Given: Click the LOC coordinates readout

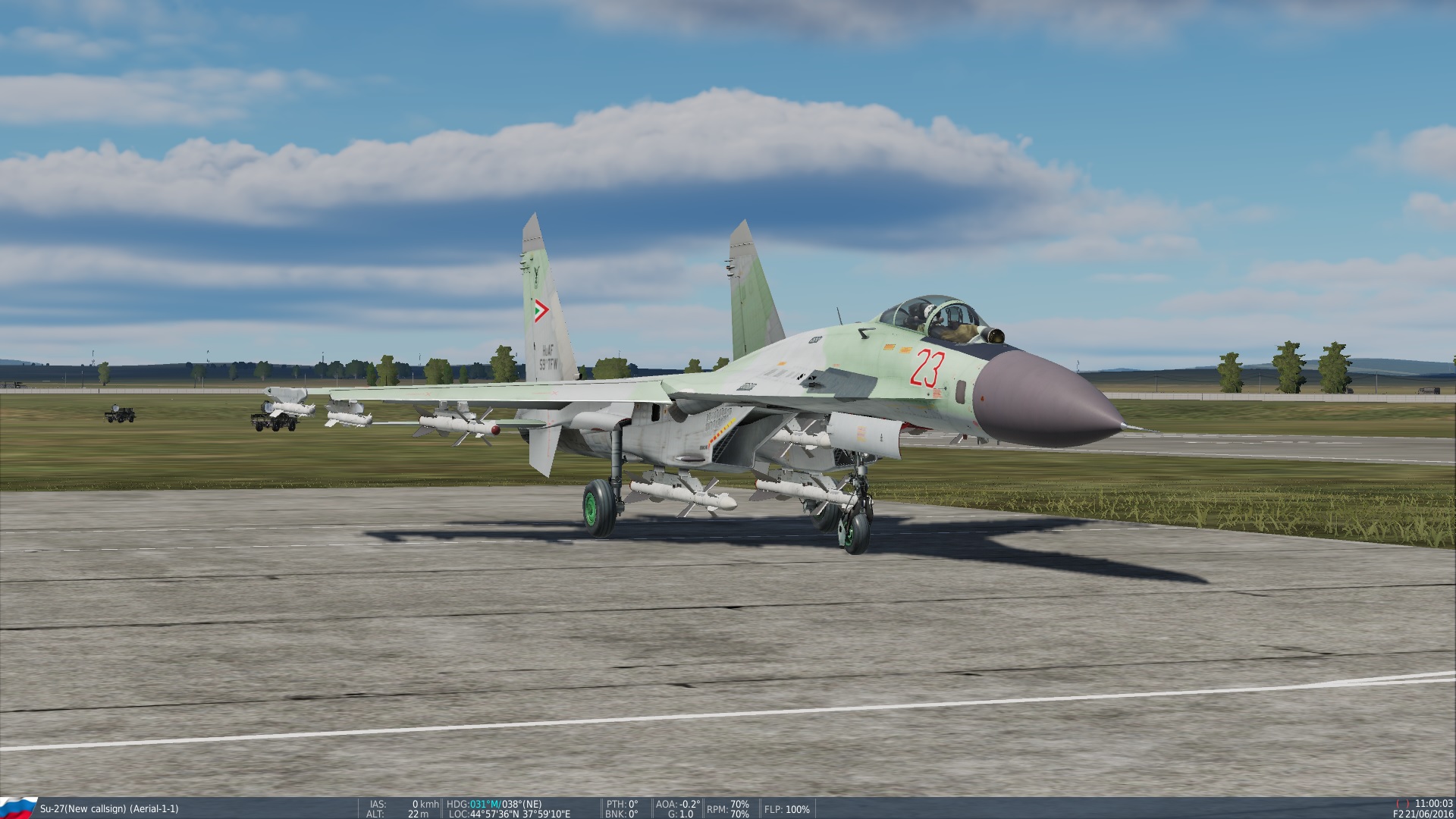Looking at the screenshot, I should (510, 811).
